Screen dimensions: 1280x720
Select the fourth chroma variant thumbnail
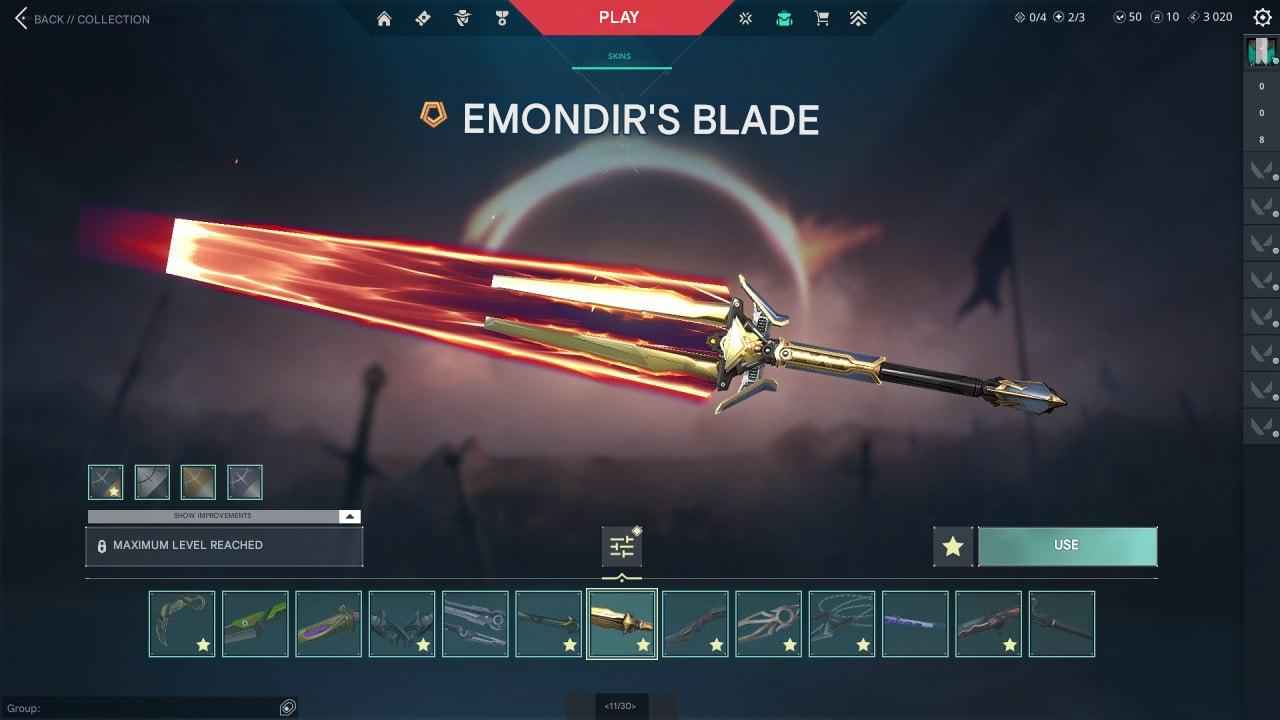tap(243, 481)
